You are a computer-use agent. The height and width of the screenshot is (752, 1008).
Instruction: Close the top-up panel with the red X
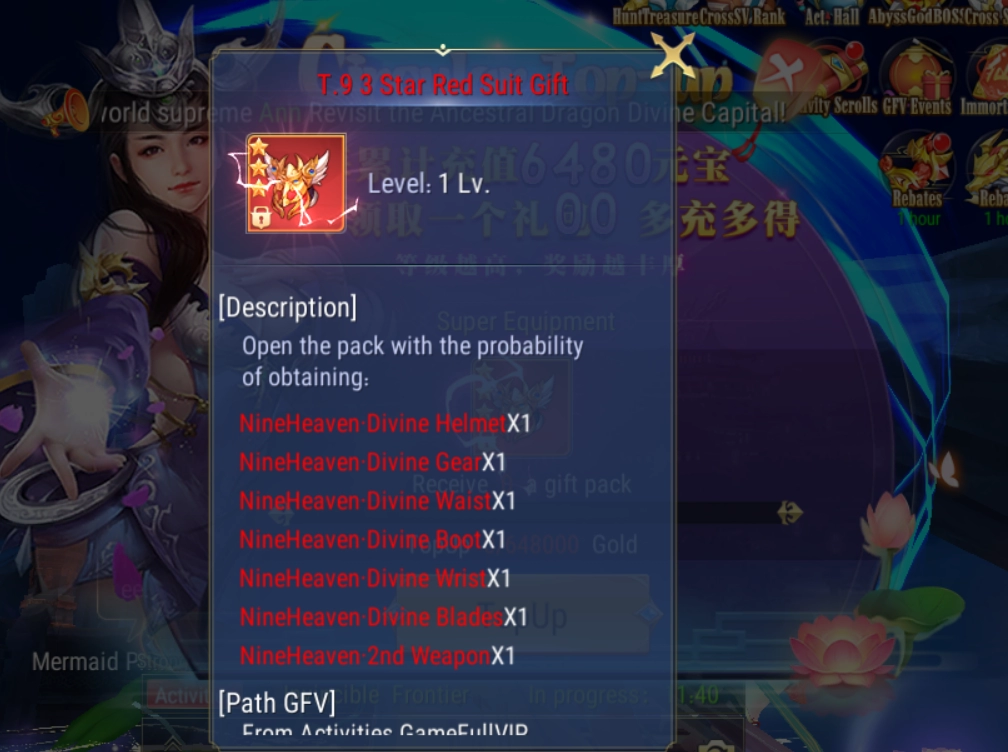pos(784,74)
